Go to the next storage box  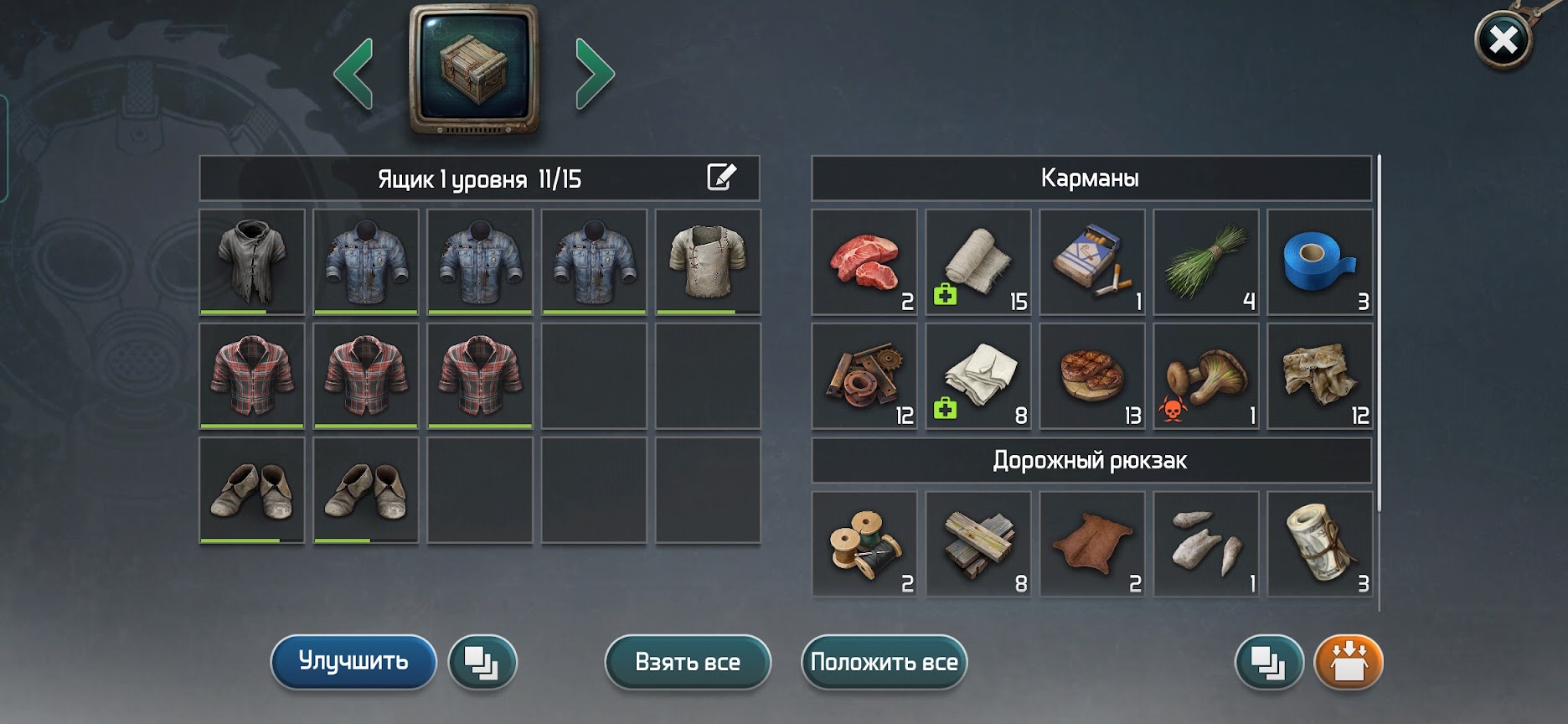click(595, 74)
